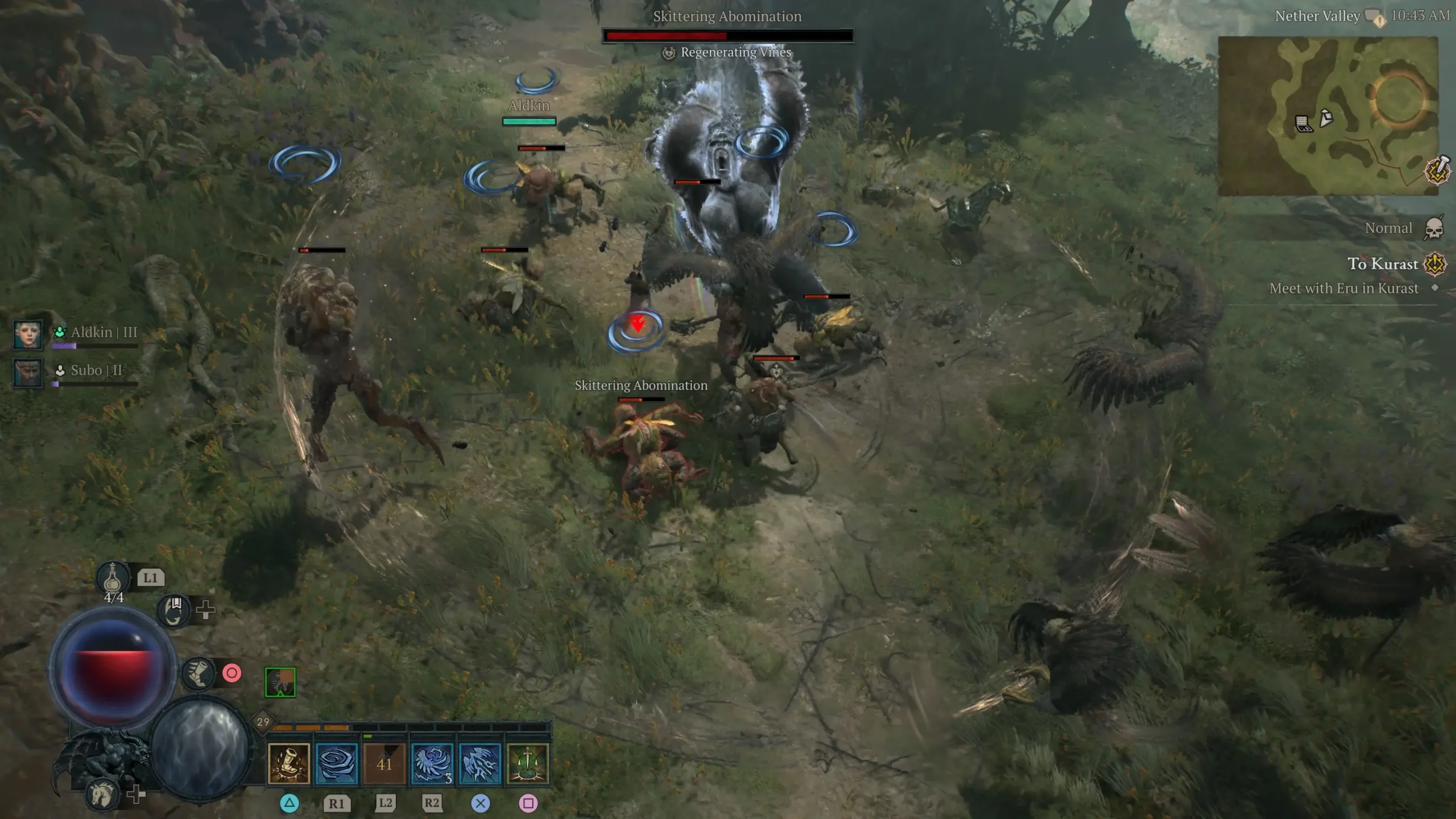Select the skill slot on cooldown showing 41

point(384,763)
